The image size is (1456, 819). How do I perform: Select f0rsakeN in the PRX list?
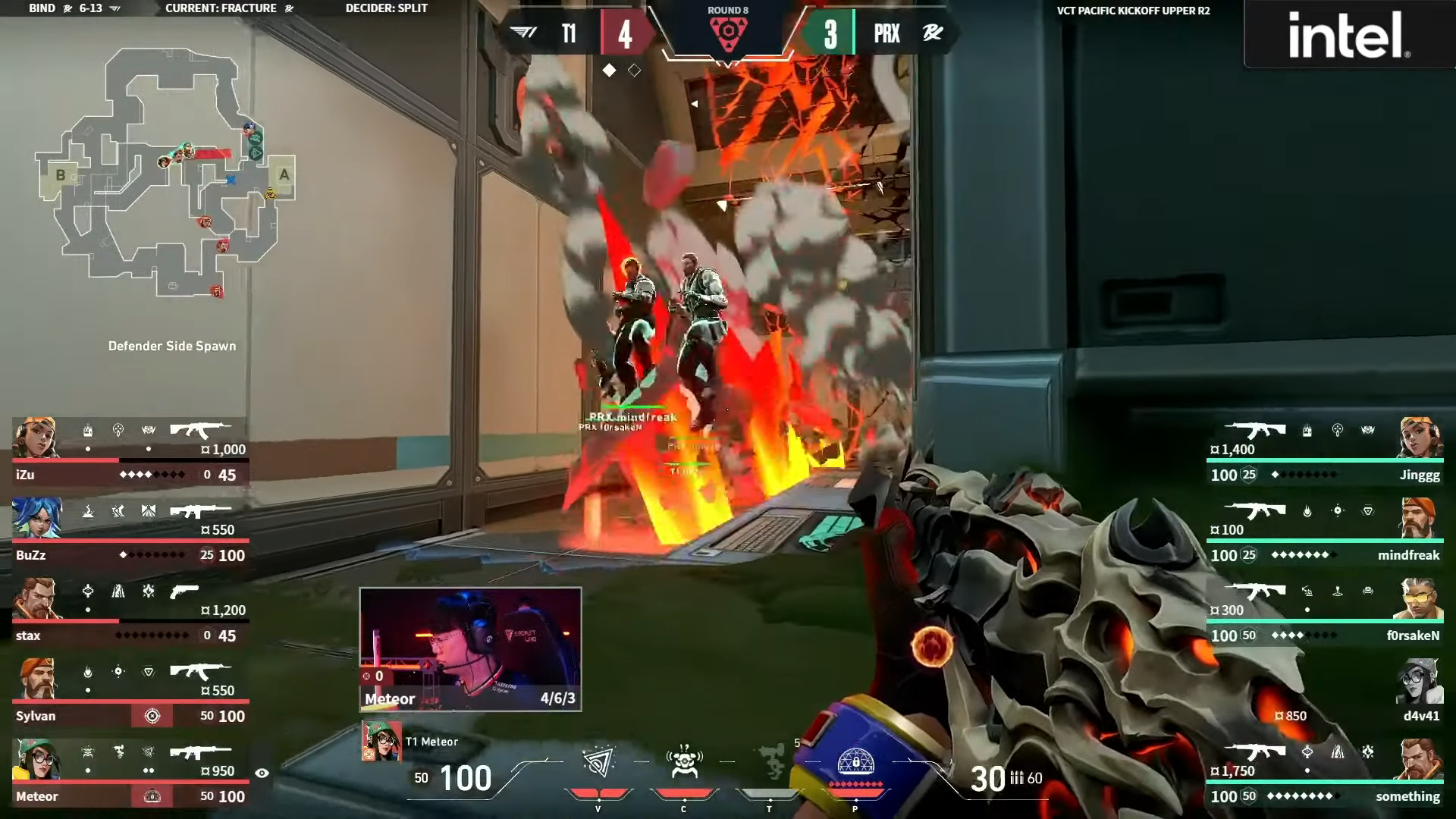[1325, 613]
